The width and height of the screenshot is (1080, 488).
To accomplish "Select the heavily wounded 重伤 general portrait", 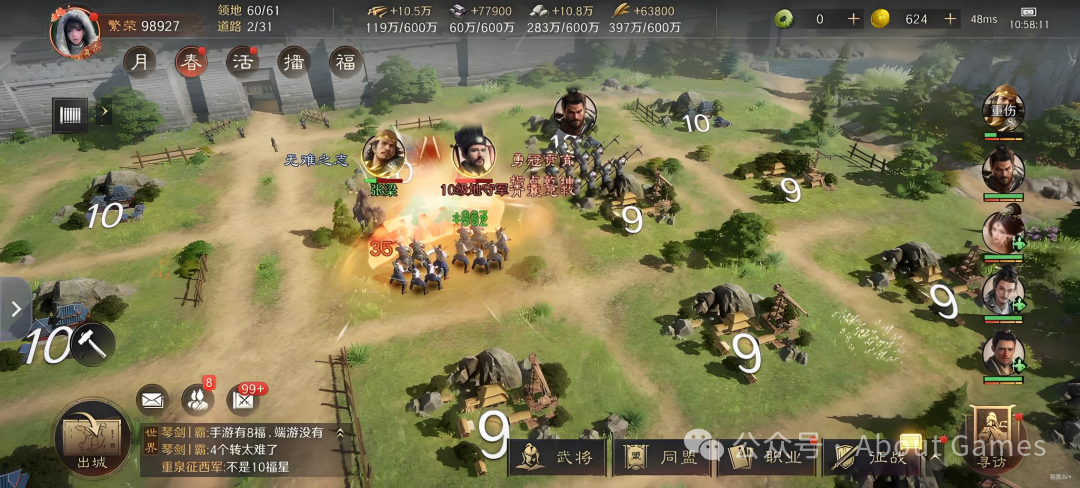I will 1003,112.
